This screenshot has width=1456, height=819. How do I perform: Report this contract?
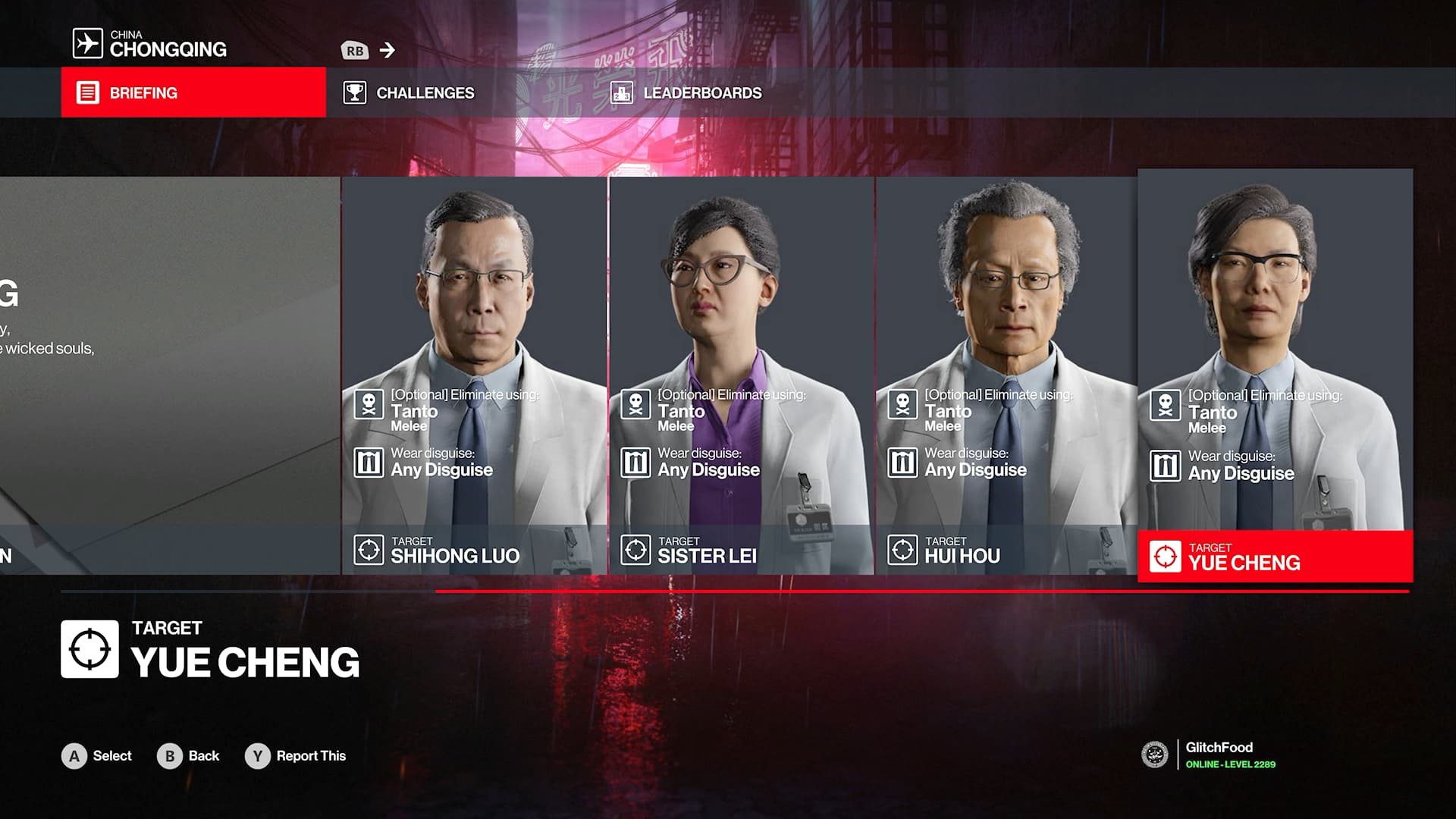296,756
